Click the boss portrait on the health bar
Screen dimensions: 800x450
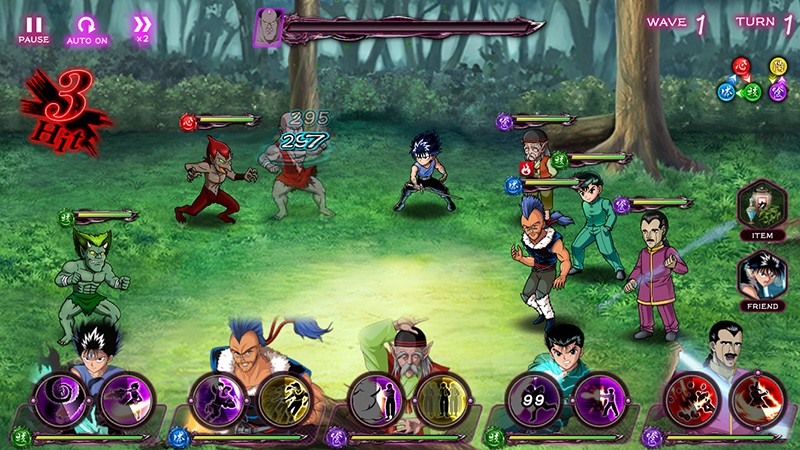tap(269, 27)
